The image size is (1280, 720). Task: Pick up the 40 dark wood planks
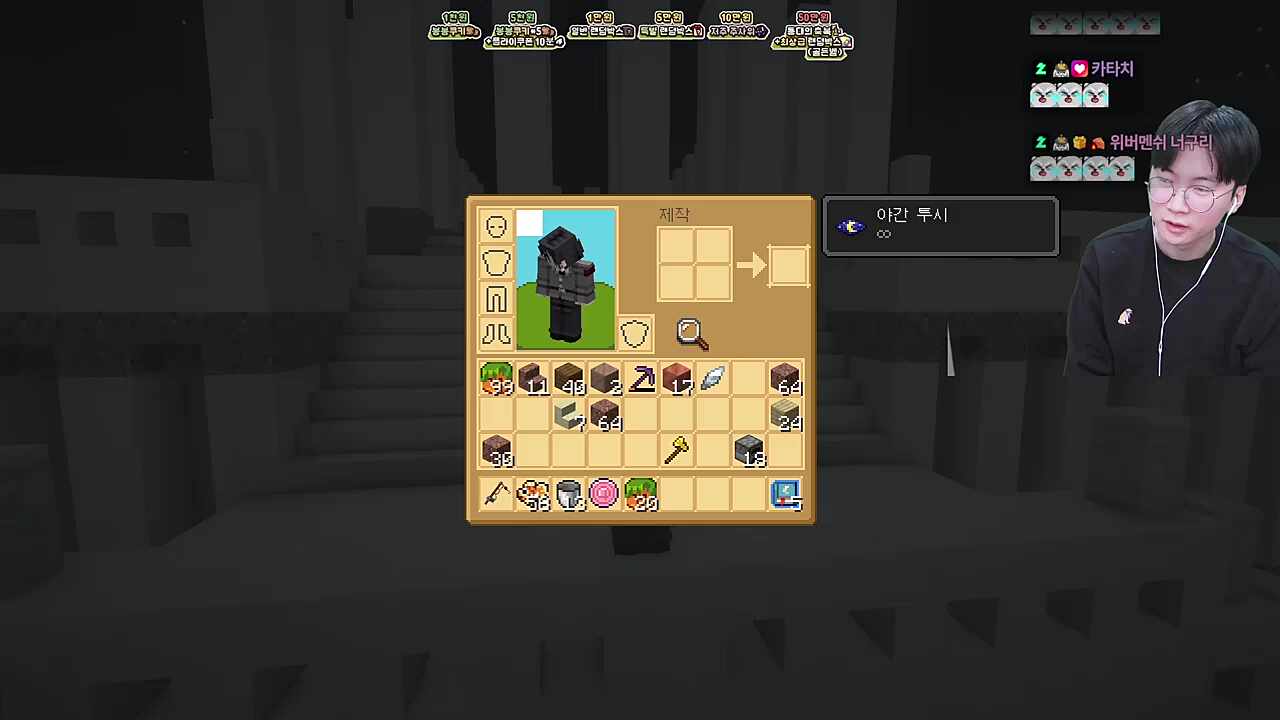click(x=569, y=379)
